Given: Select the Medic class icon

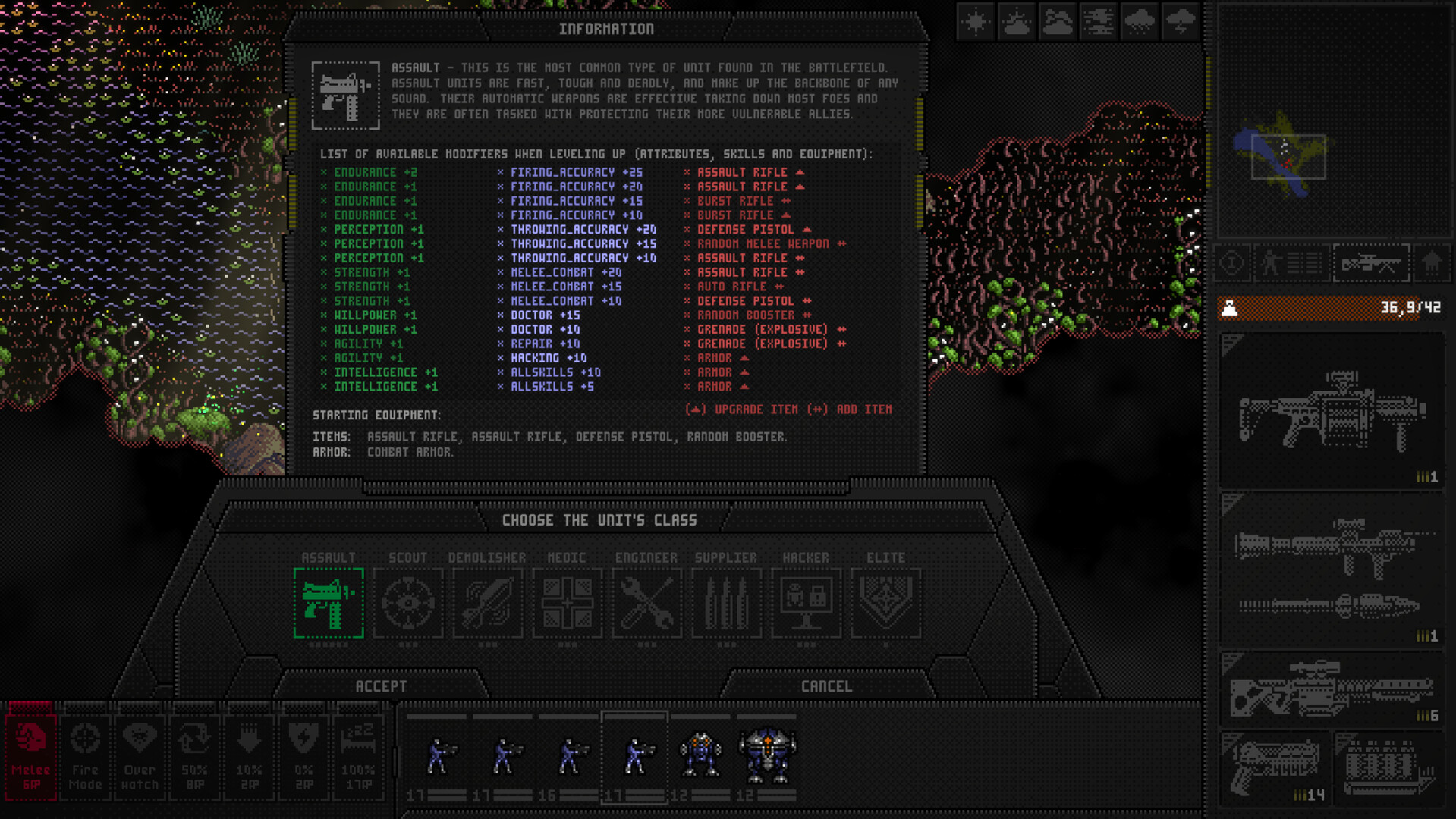Looking at the screenshot, I should pyautogui.click(x=568, y=603).
